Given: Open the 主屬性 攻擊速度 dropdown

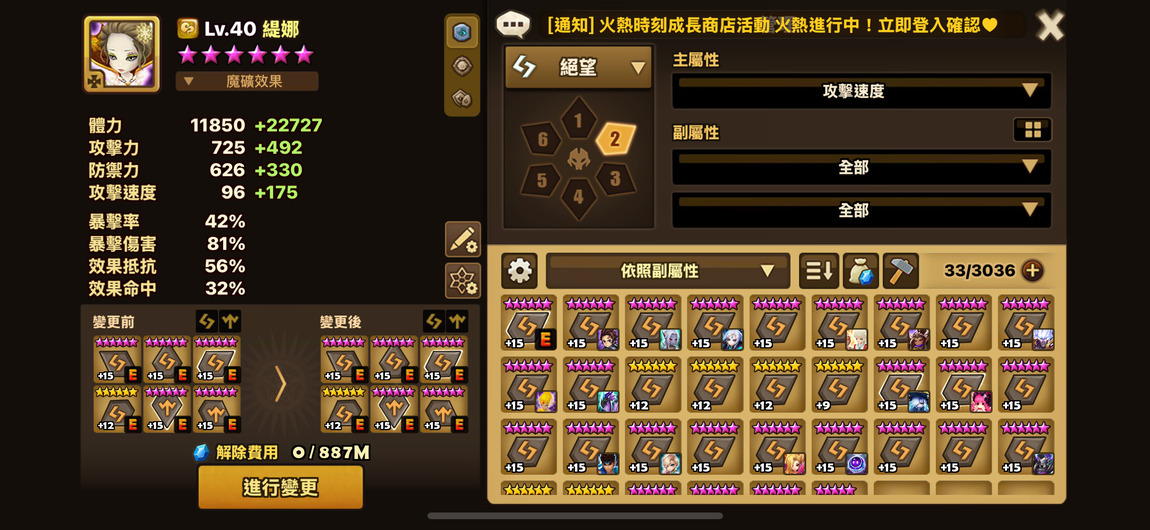Looking at the screenshot, I should point(861,90).
